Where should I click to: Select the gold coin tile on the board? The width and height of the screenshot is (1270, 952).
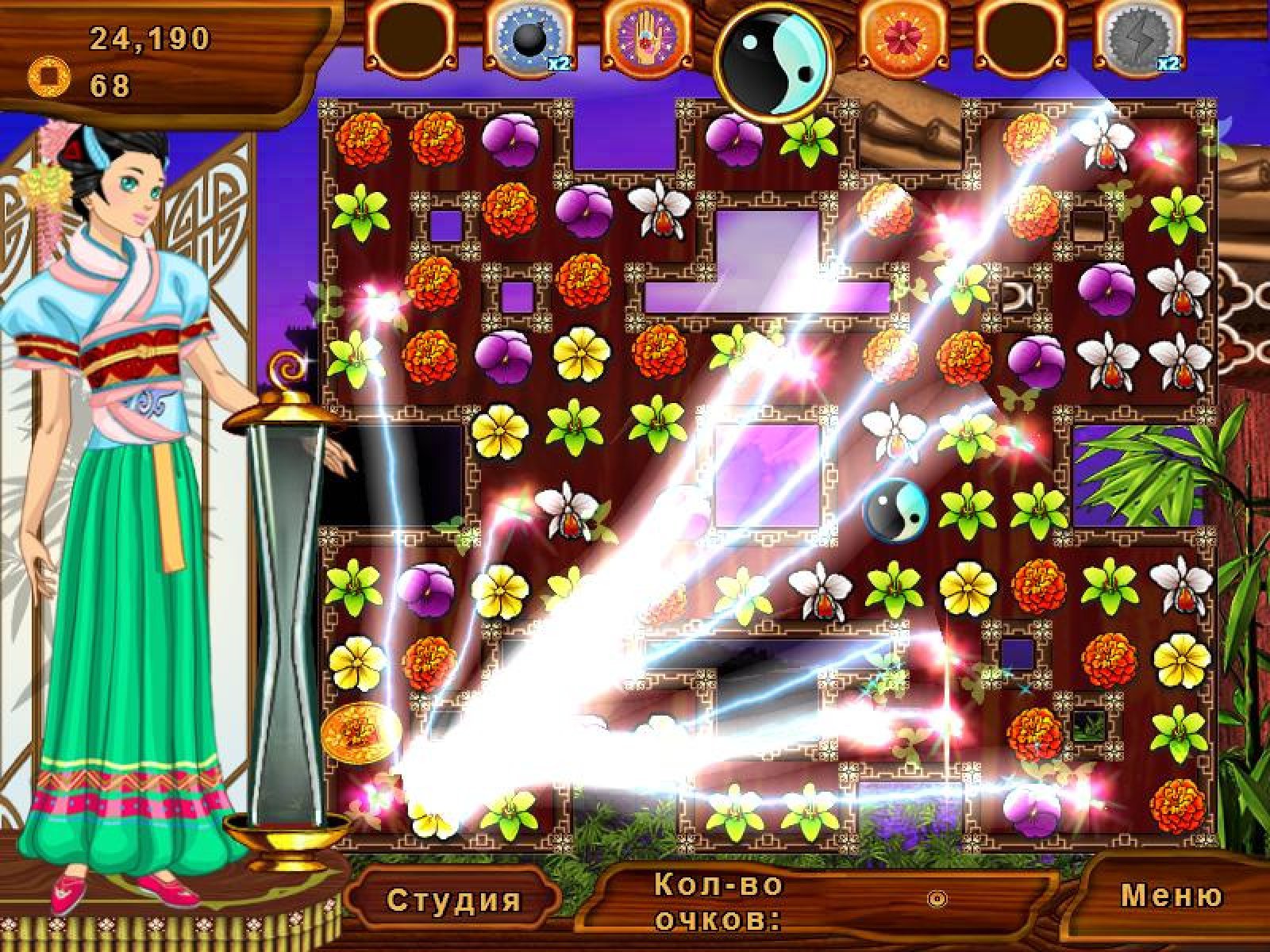pos(352,729)
